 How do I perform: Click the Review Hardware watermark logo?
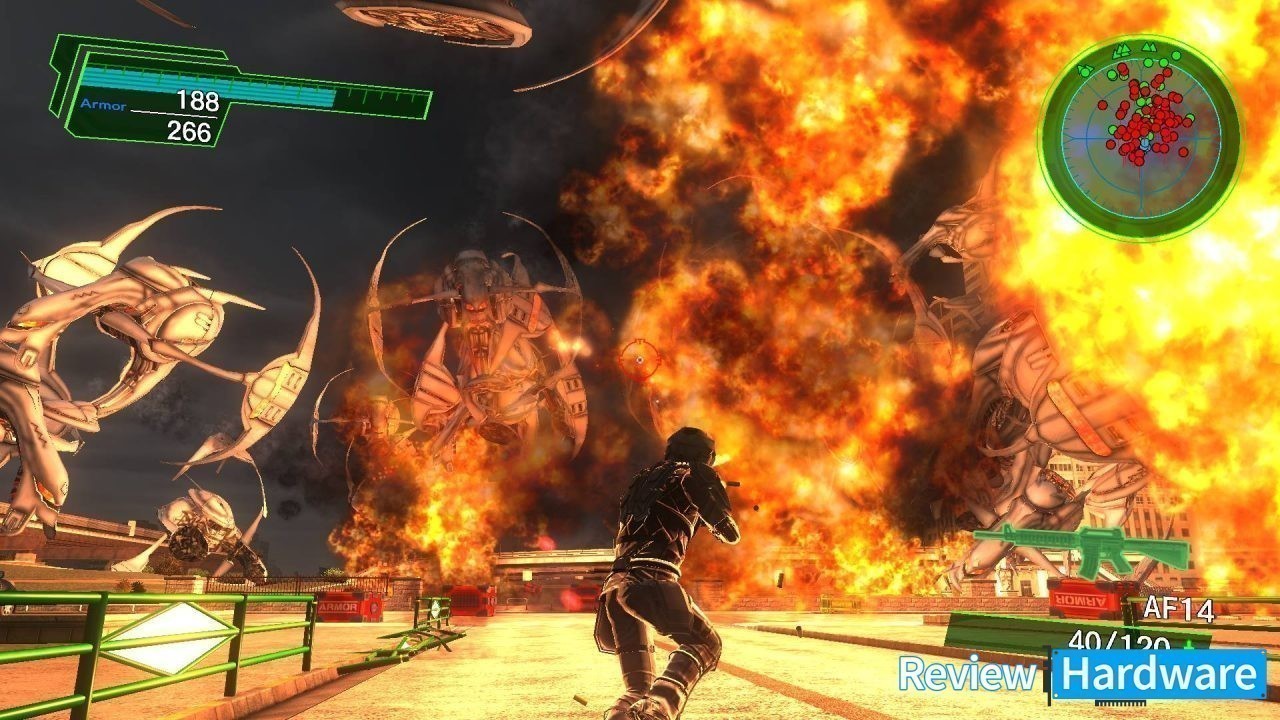tap(1082, 674)
